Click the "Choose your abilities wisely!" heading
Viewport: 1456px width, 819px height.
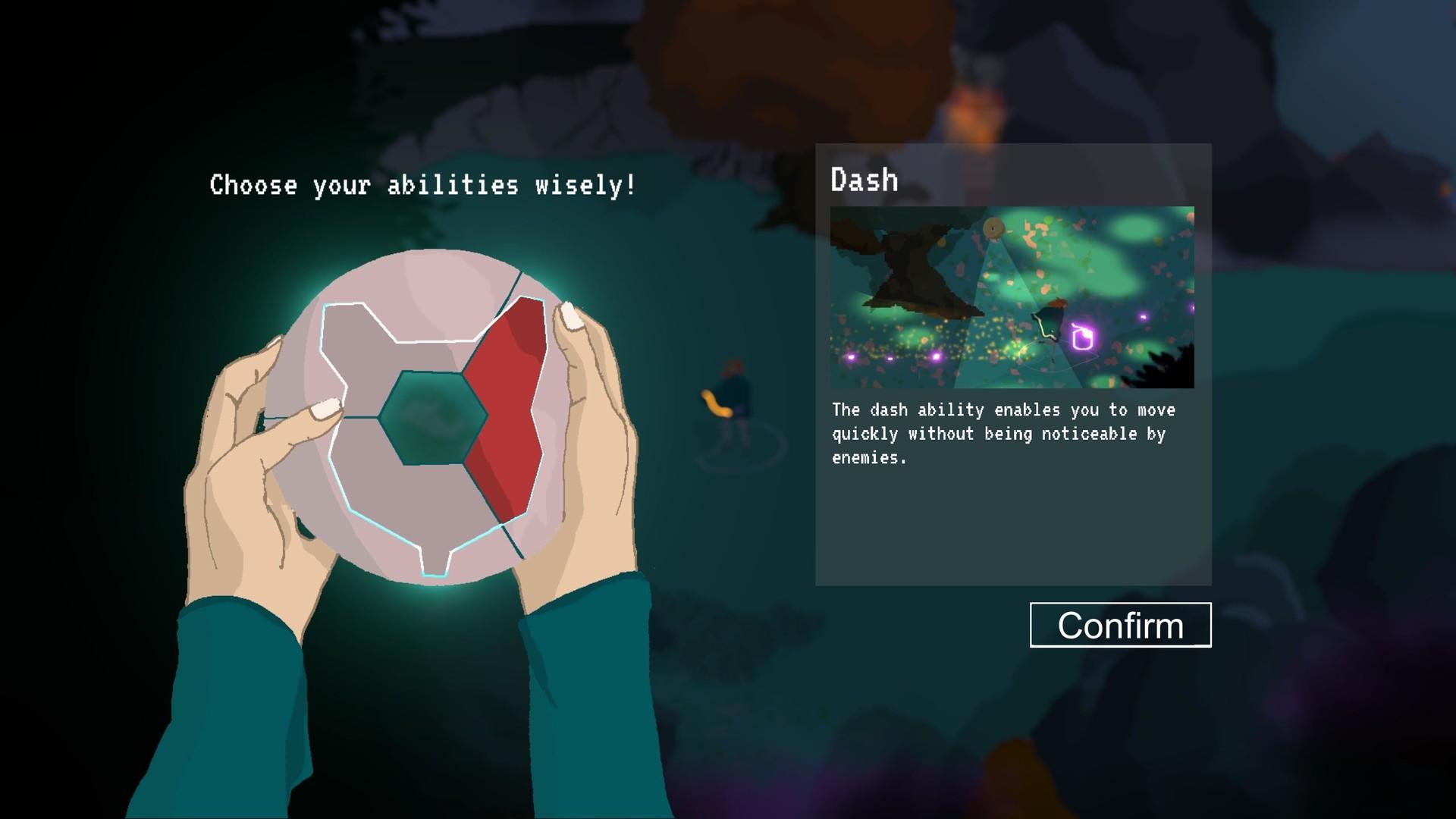[422, 184]
